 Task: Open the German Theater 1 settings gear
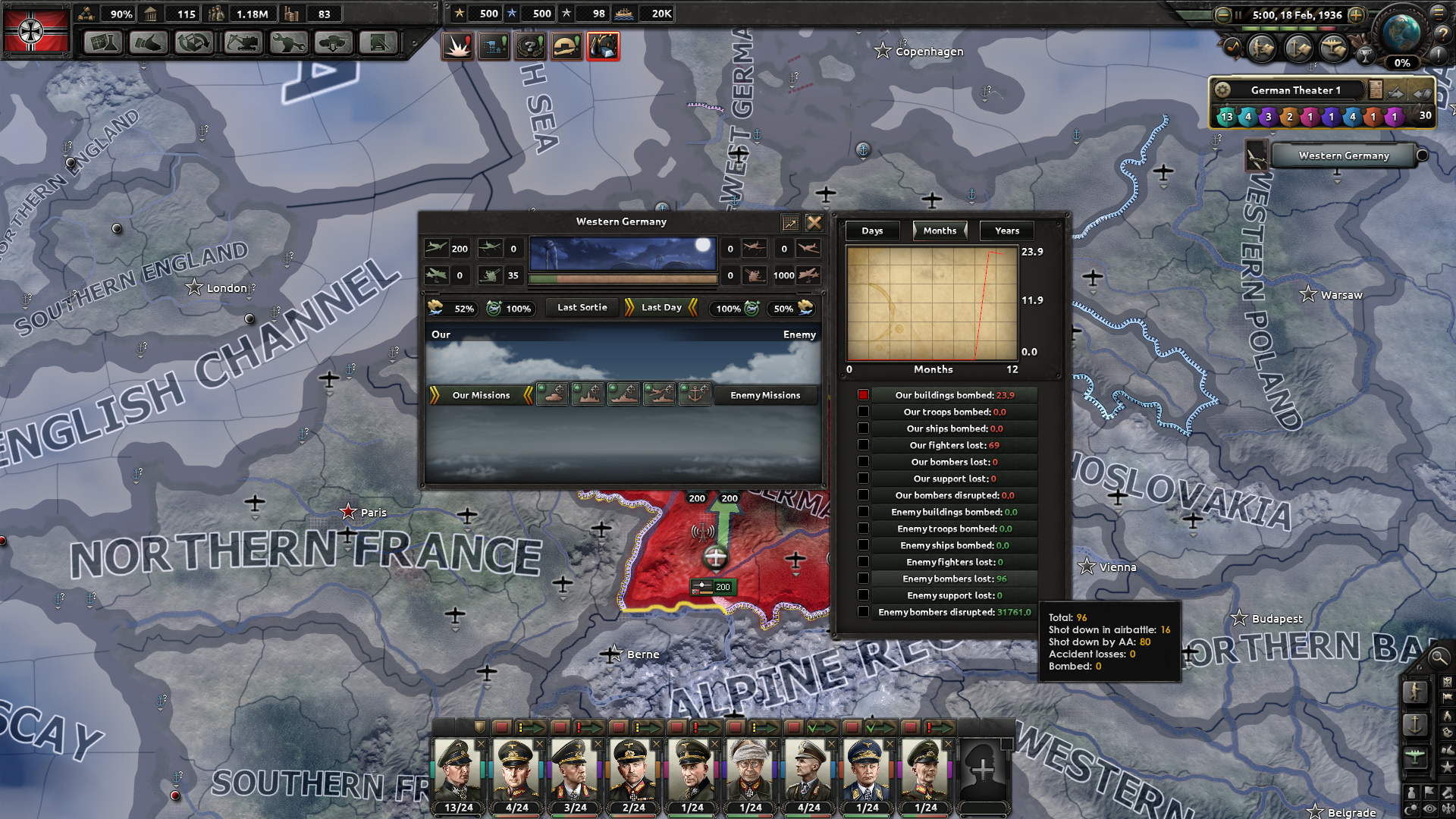(x=1222, y=89)
